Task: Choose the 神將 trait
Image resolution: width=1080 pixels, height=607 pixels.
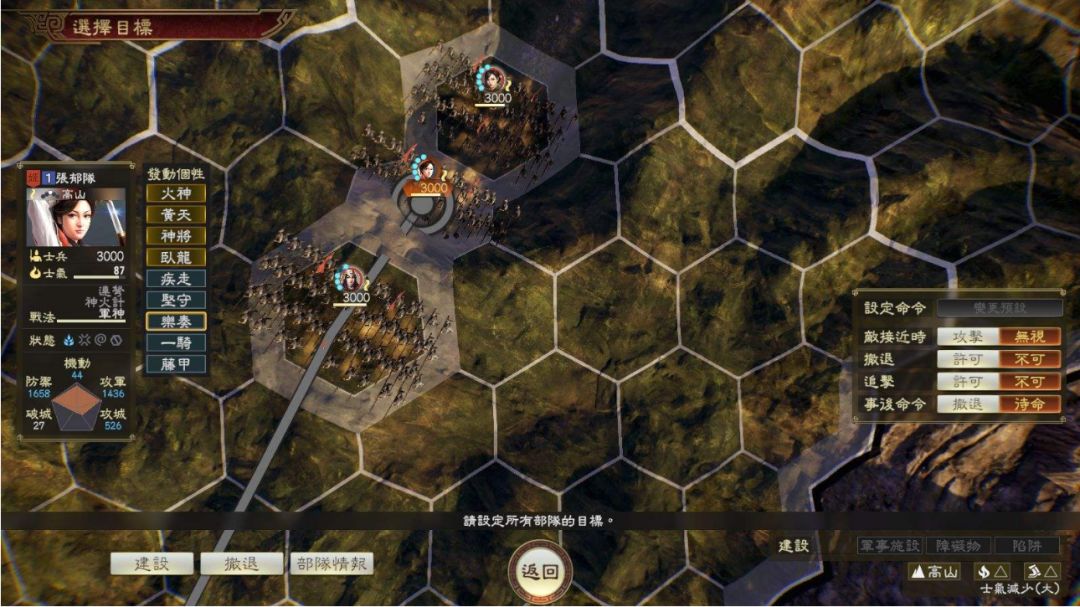Action: [x=176, y=236]
